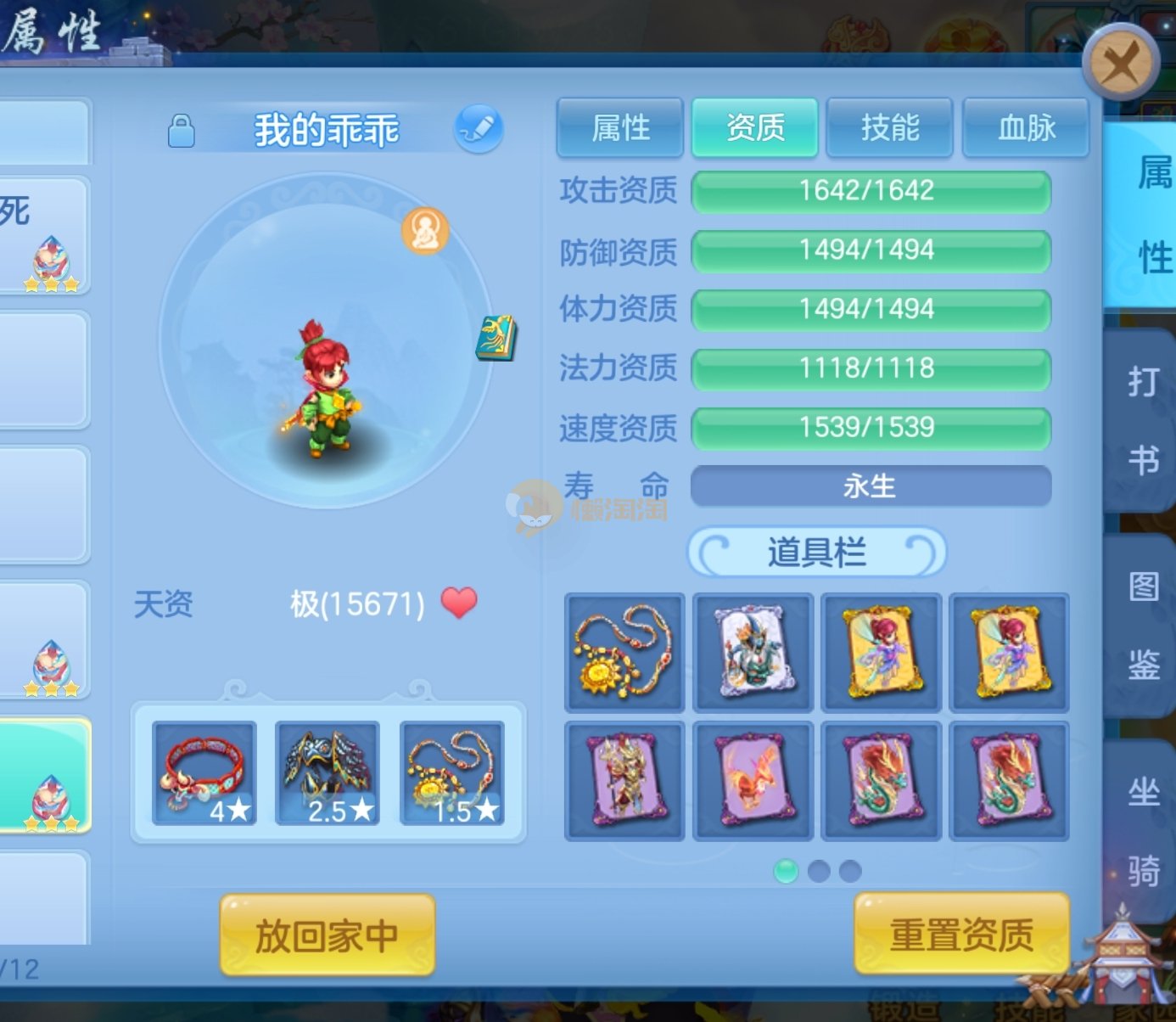Edit the pet name with the pencil icon
Screen dimensions: 1176x1022
pyautogui.click(x=479, y=129)
